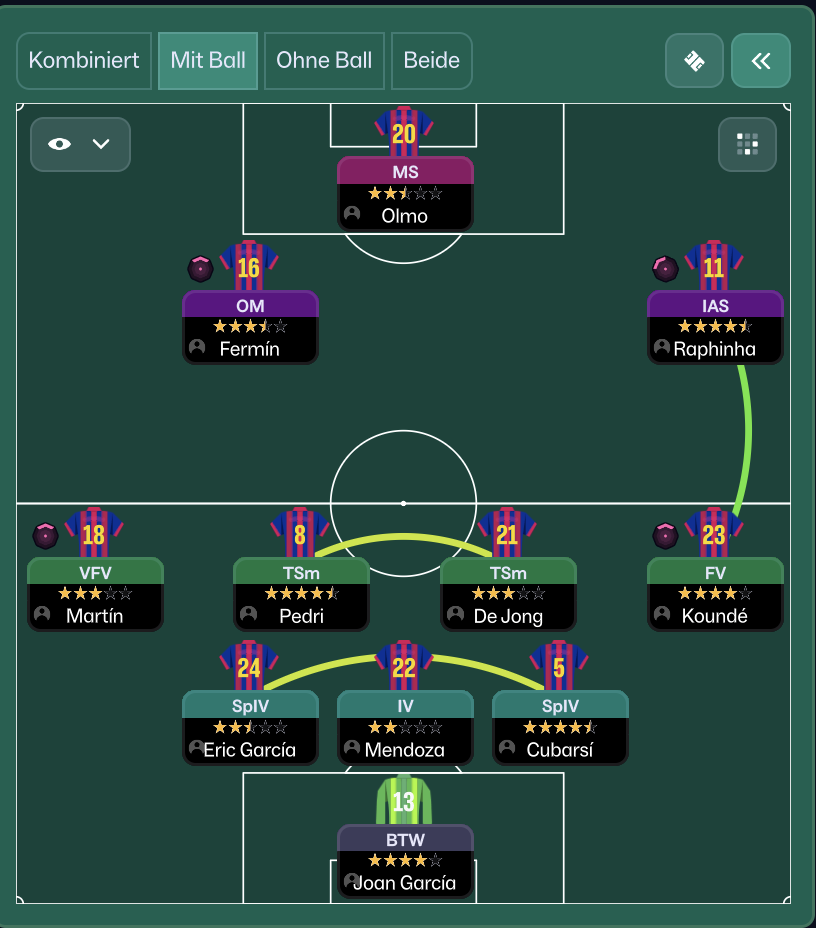Choose Cubarsí's defender card
The image size is (816, 928).
coord(560,728)
